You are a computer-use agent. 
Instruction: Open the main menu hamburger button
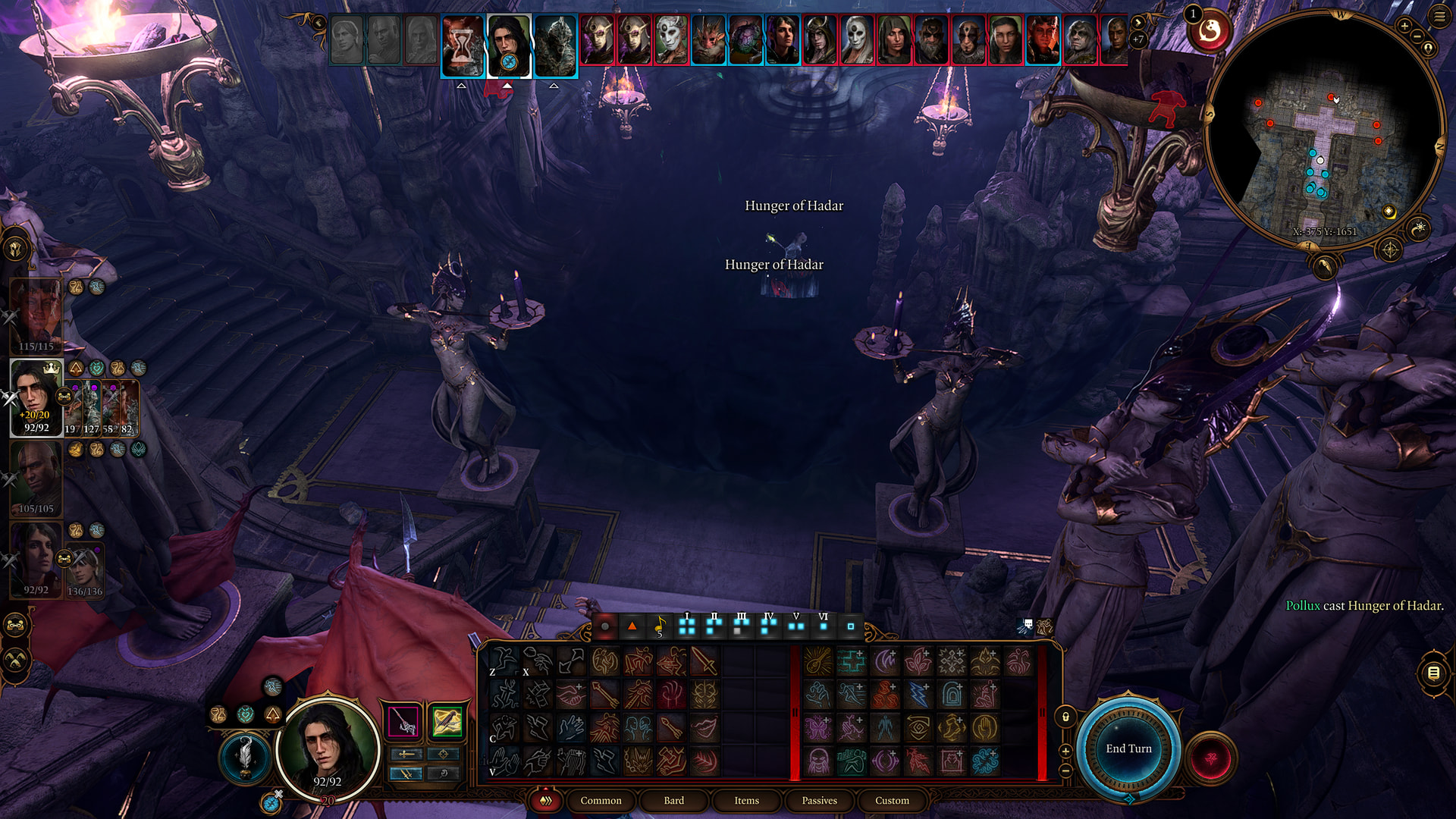click(1439, 16)
